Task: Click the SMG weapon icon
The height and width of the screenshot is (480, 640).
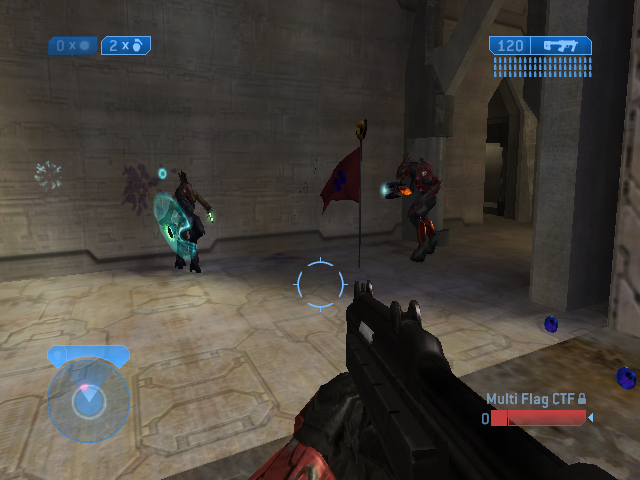Action: [560, 45]
